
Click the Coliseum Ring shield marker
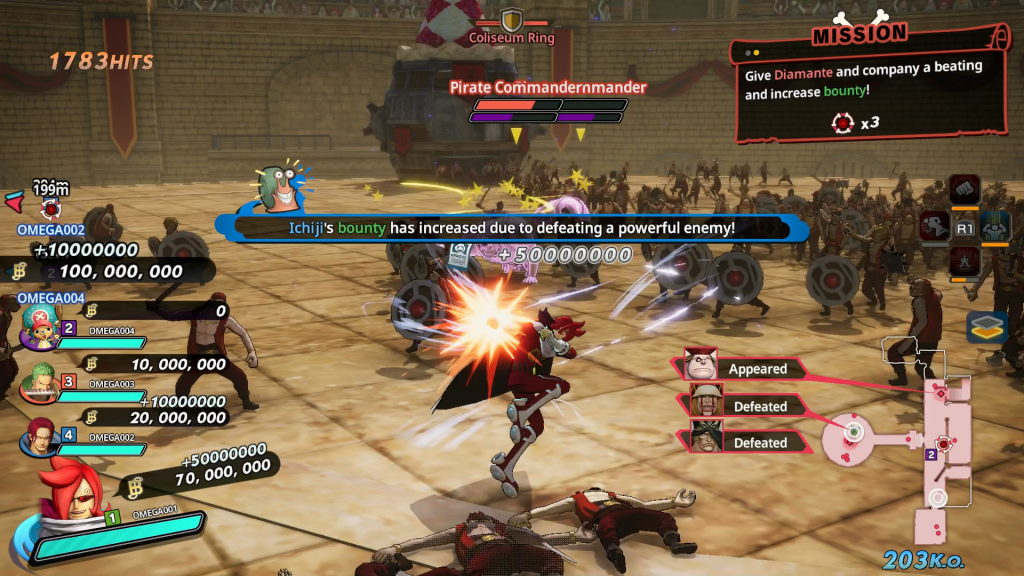pyautogui.click(x=512, y=19)
